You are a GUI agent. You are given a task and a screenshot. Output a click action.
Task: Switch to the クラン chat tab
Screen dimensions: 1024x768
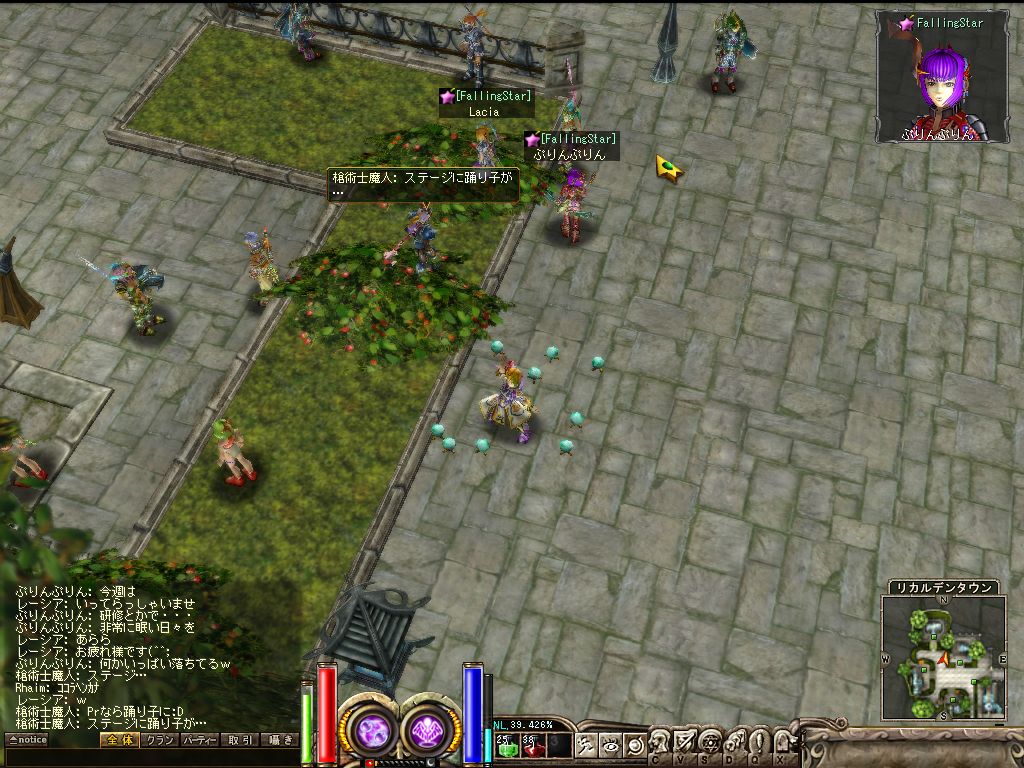tap(158, 740)
